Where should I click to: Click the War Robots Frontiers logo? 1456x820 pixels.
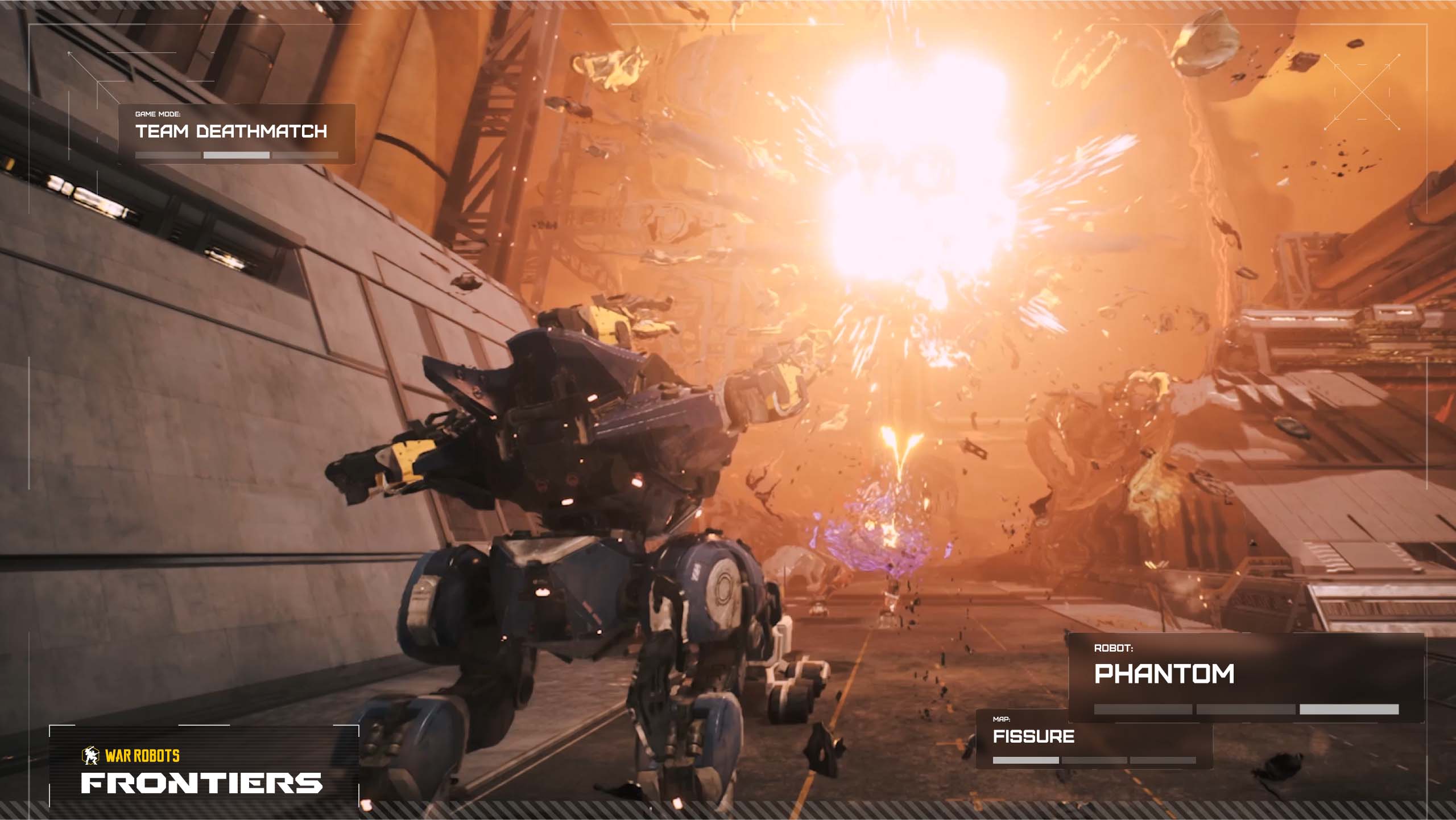pyautogui.click(x=202, y=773)
